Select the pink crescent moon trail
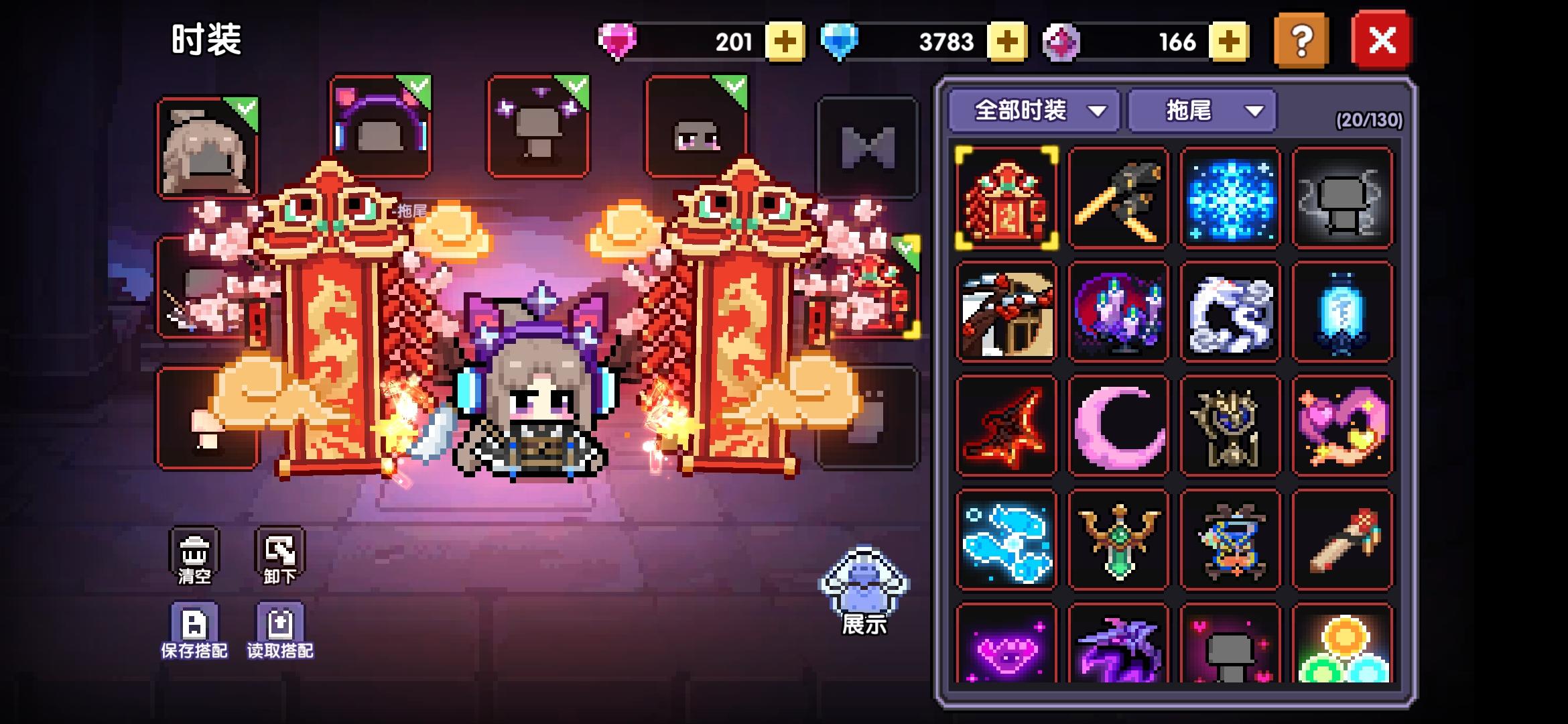Image resolution: width=1568 pixels, height=724 pixels. 1118,424
